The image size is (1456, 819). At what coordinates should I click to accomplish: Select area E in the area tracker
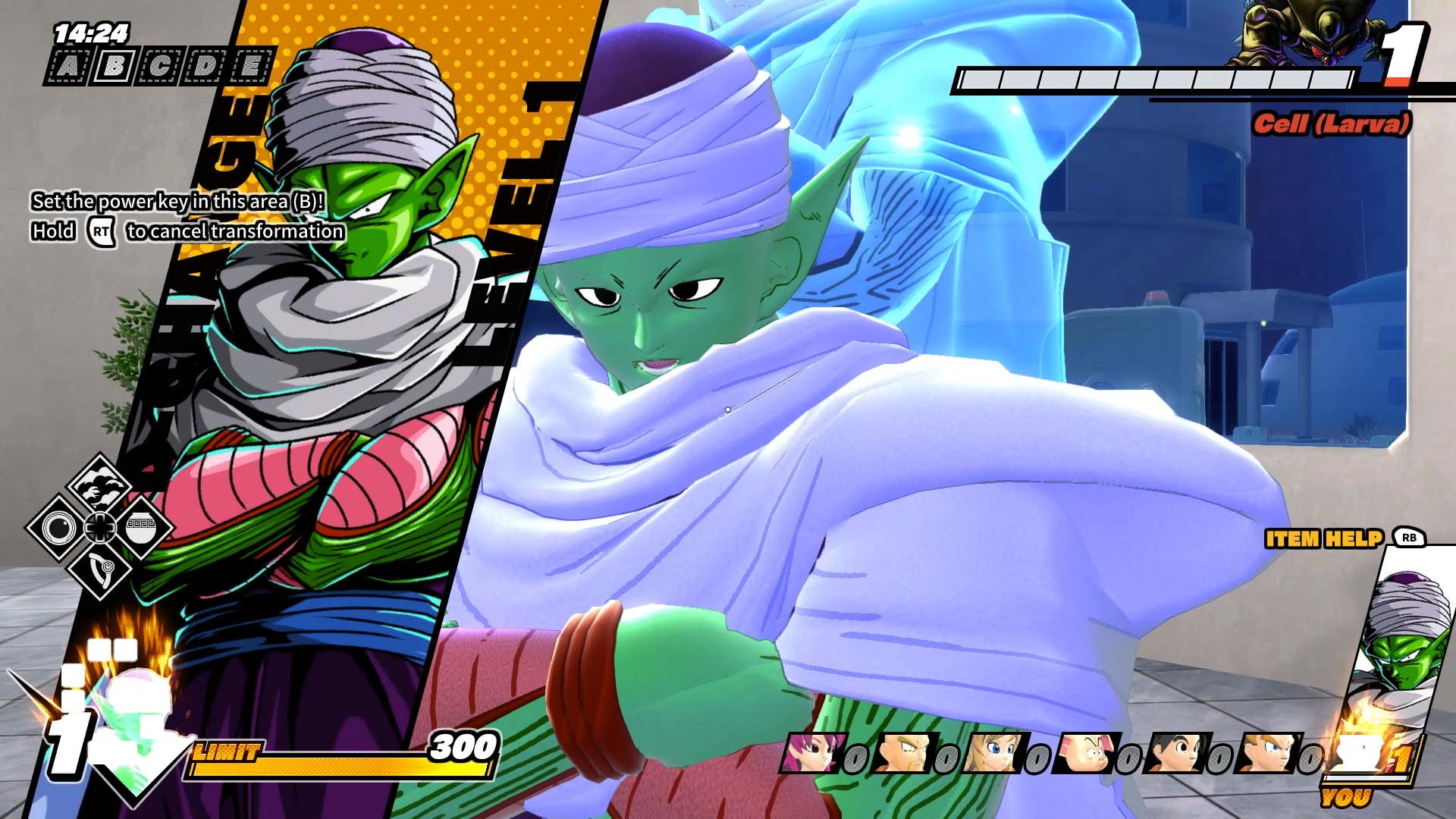250,67
